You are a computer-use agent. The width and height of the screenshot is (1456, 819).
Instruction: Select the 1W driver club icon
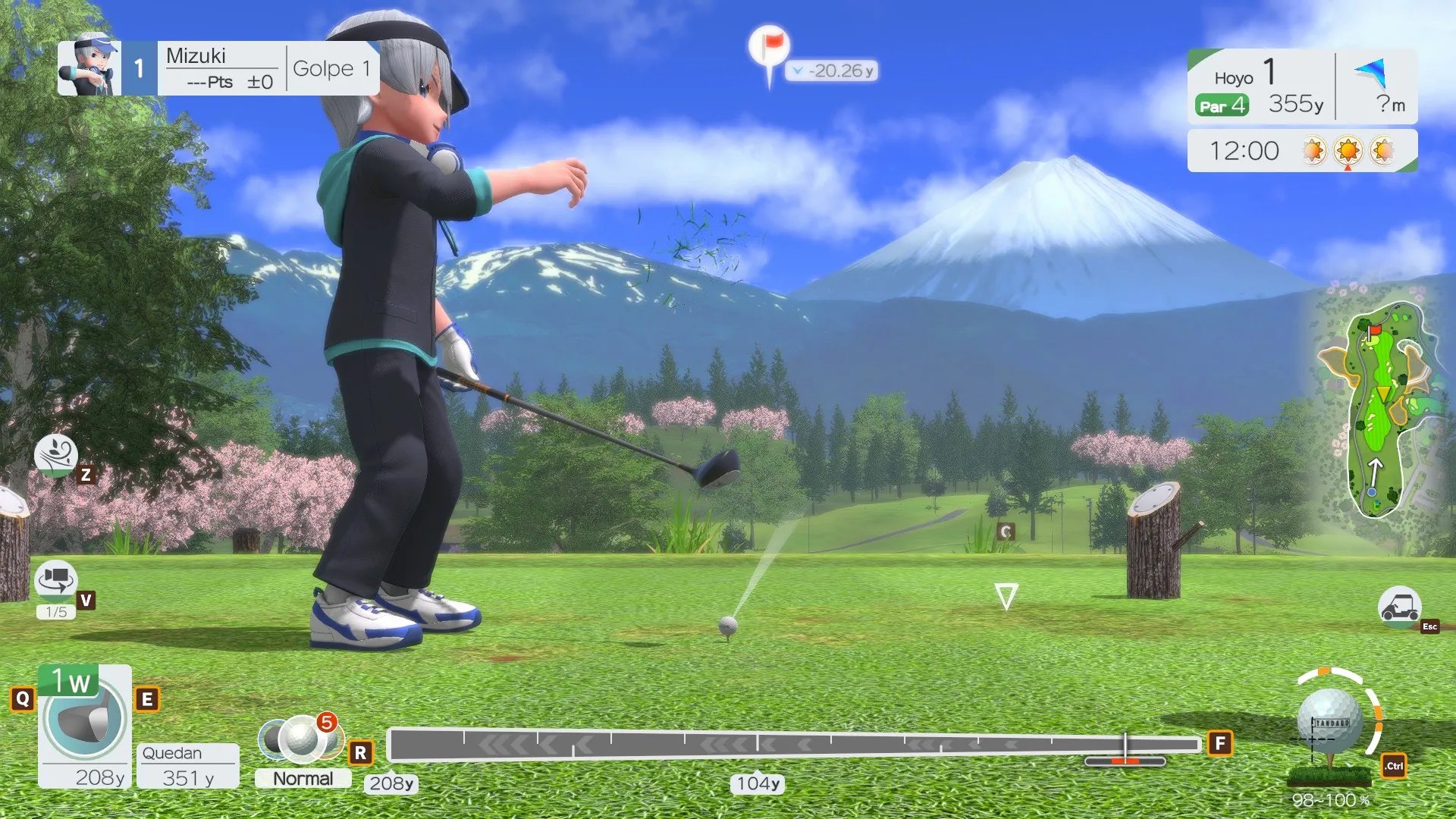[x=84, y=717]
